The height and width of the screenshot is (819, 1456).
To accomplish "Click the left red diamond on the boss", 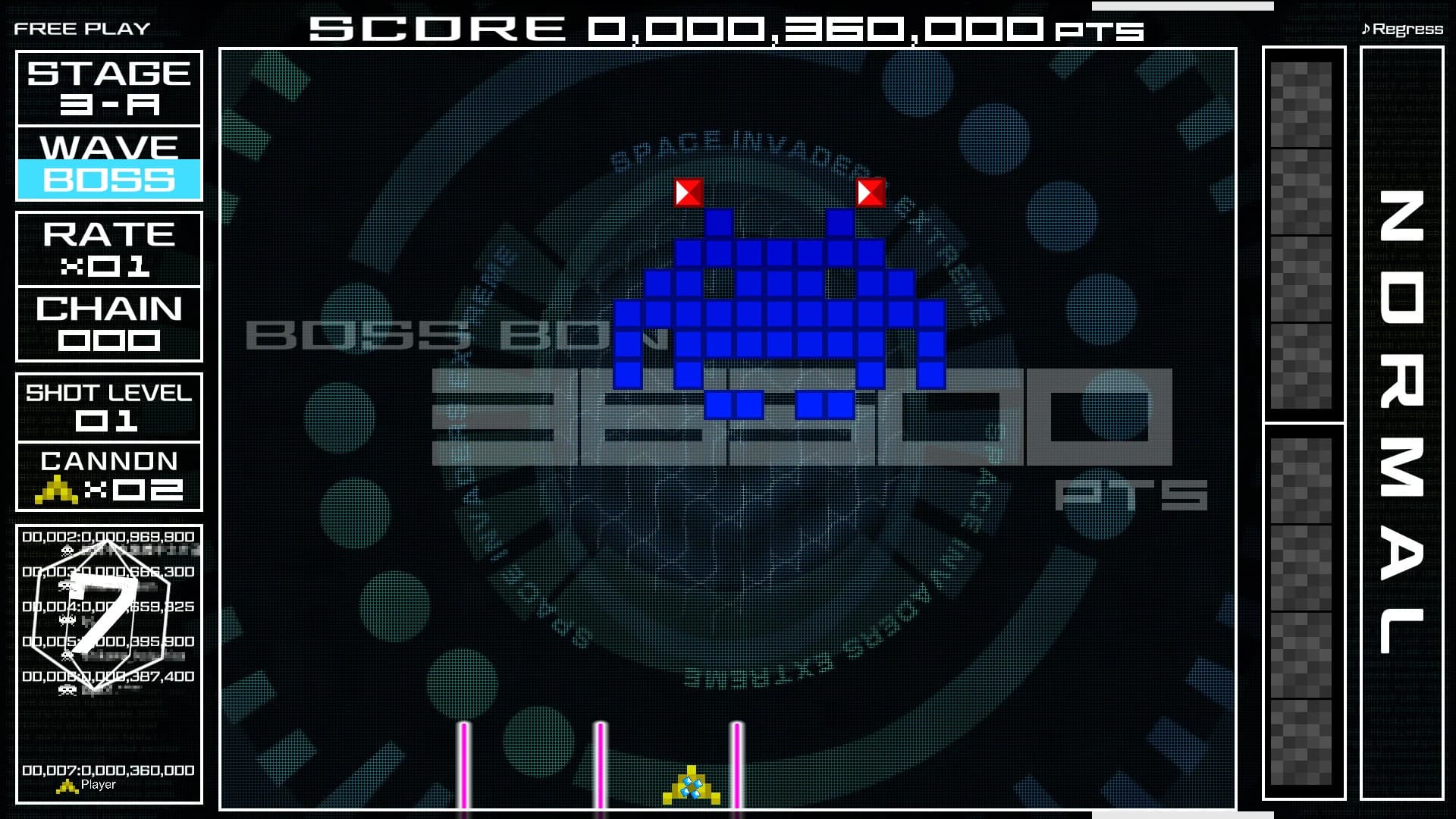I will click(x=689, y=193).
